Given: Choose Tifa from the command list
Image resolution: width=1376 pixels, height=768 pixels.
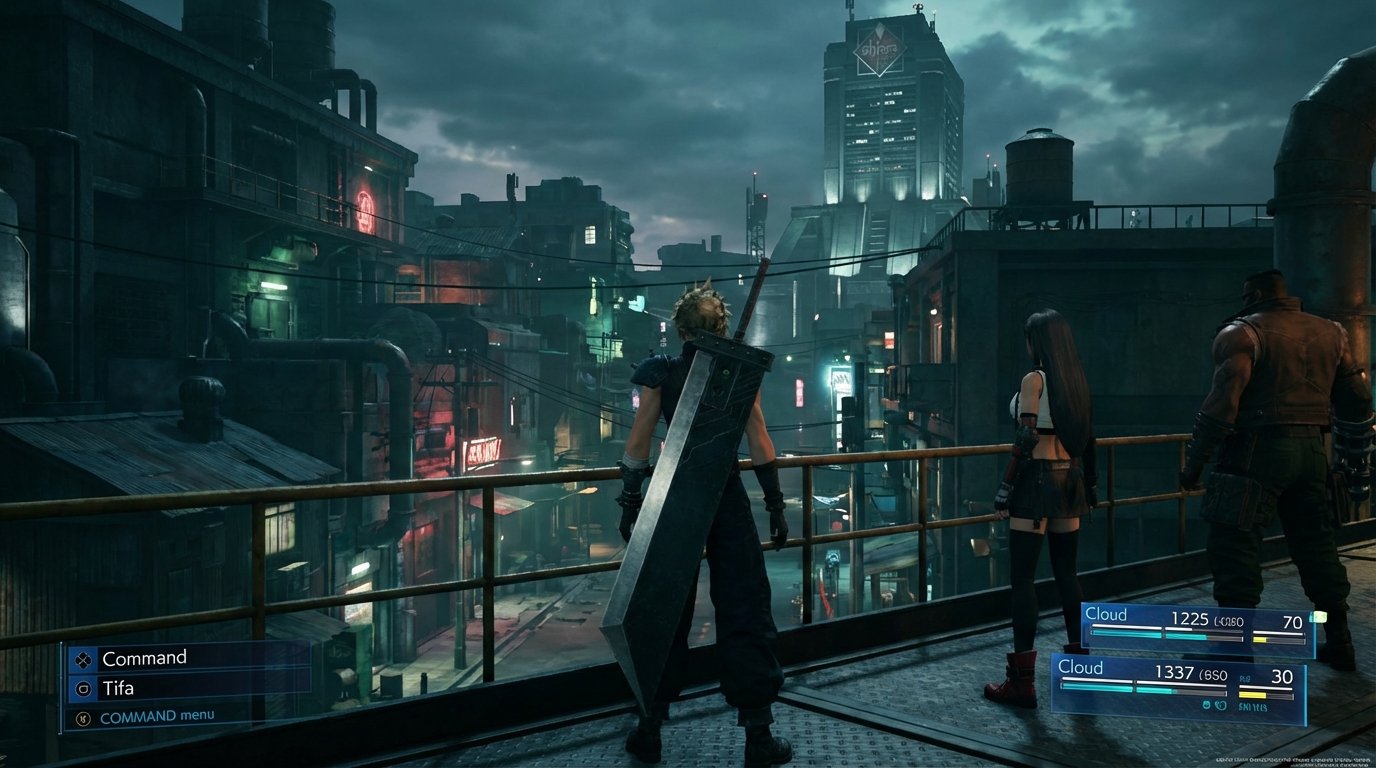Looking at the screenshot, I should 120,688.
